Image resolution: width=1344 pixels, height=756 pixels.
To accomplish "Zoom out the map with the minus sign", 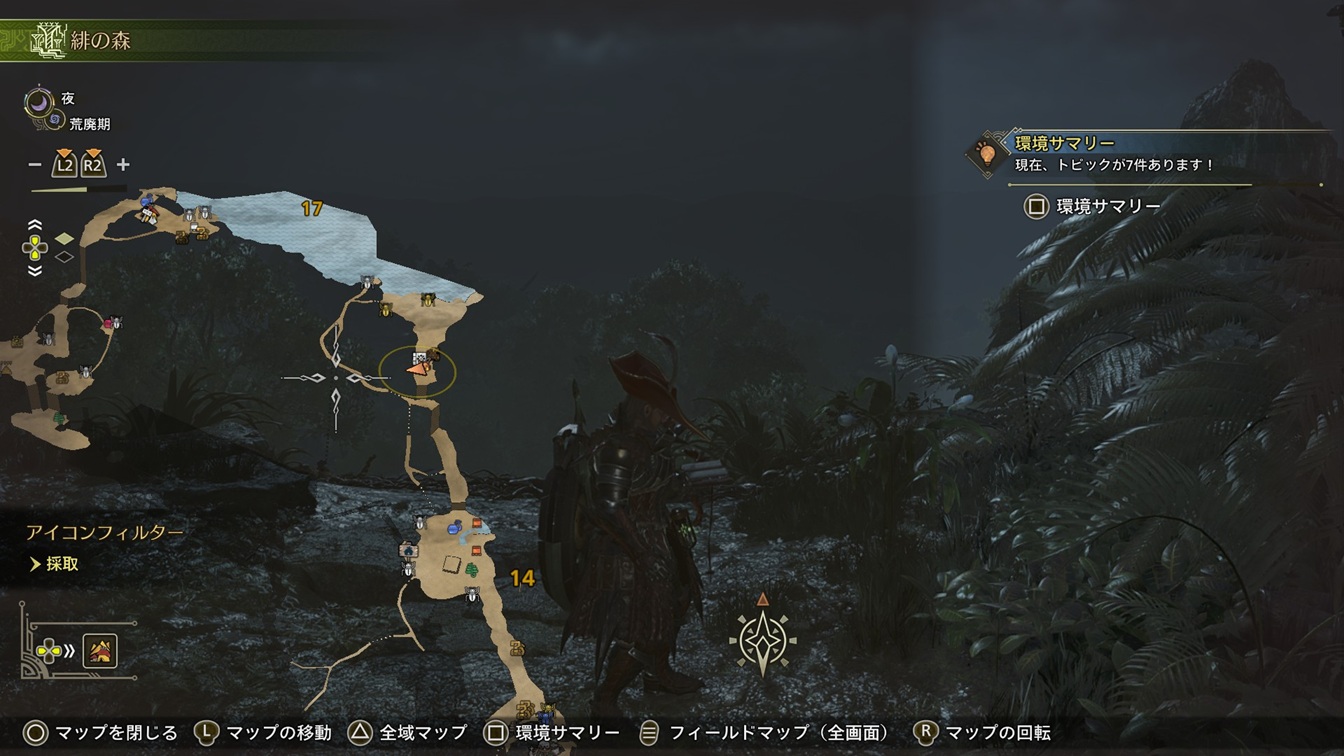I will pos(35,165).
